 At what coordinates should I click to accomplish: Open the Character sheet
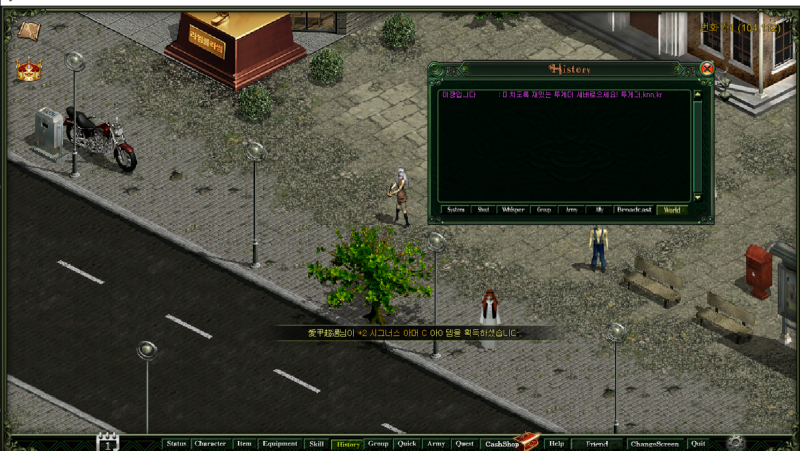[210, 443]
